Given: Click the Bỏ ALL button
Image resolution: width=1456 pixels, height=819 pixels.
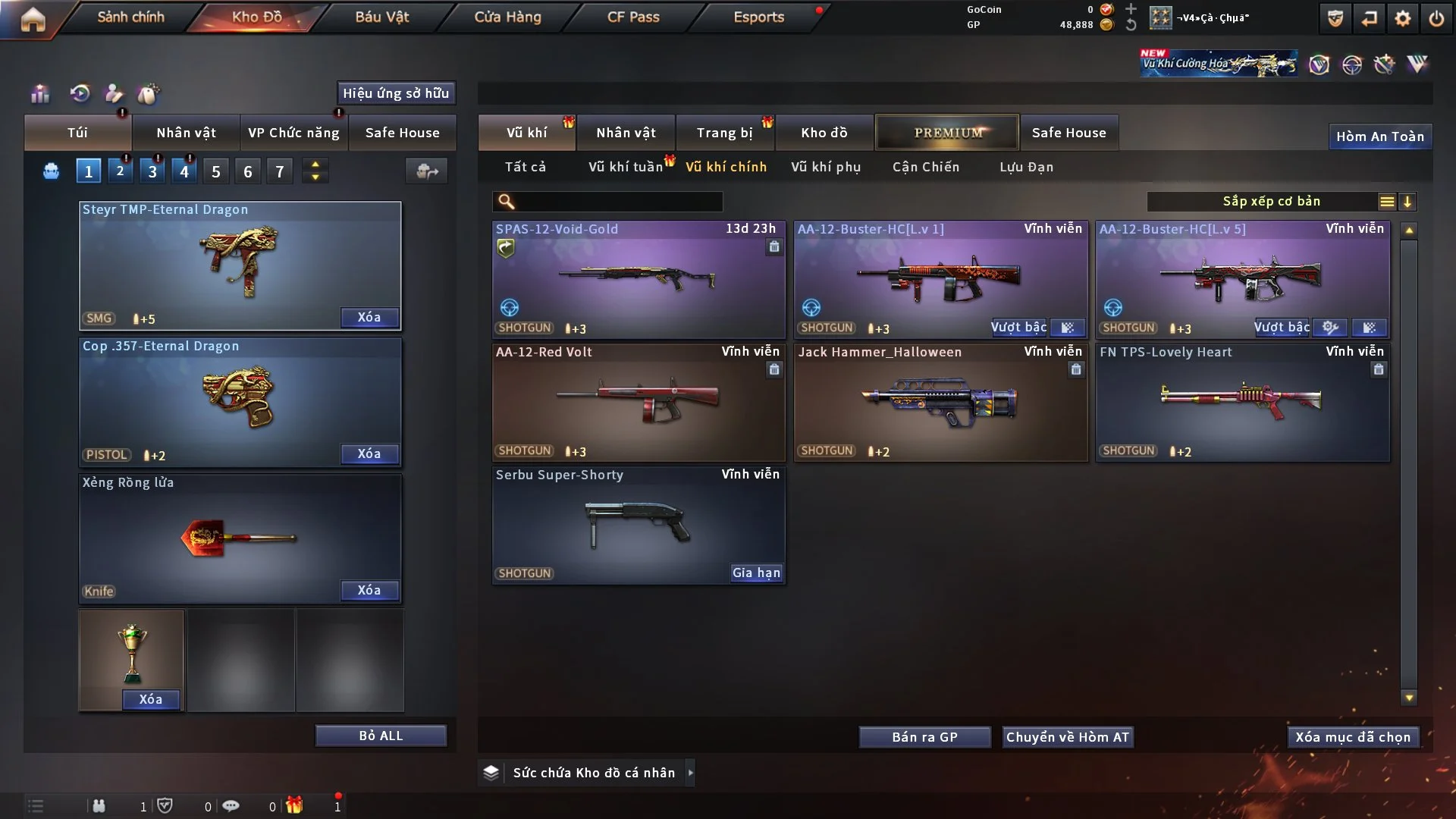Looking at the screenshot, I should click(381, 736).
